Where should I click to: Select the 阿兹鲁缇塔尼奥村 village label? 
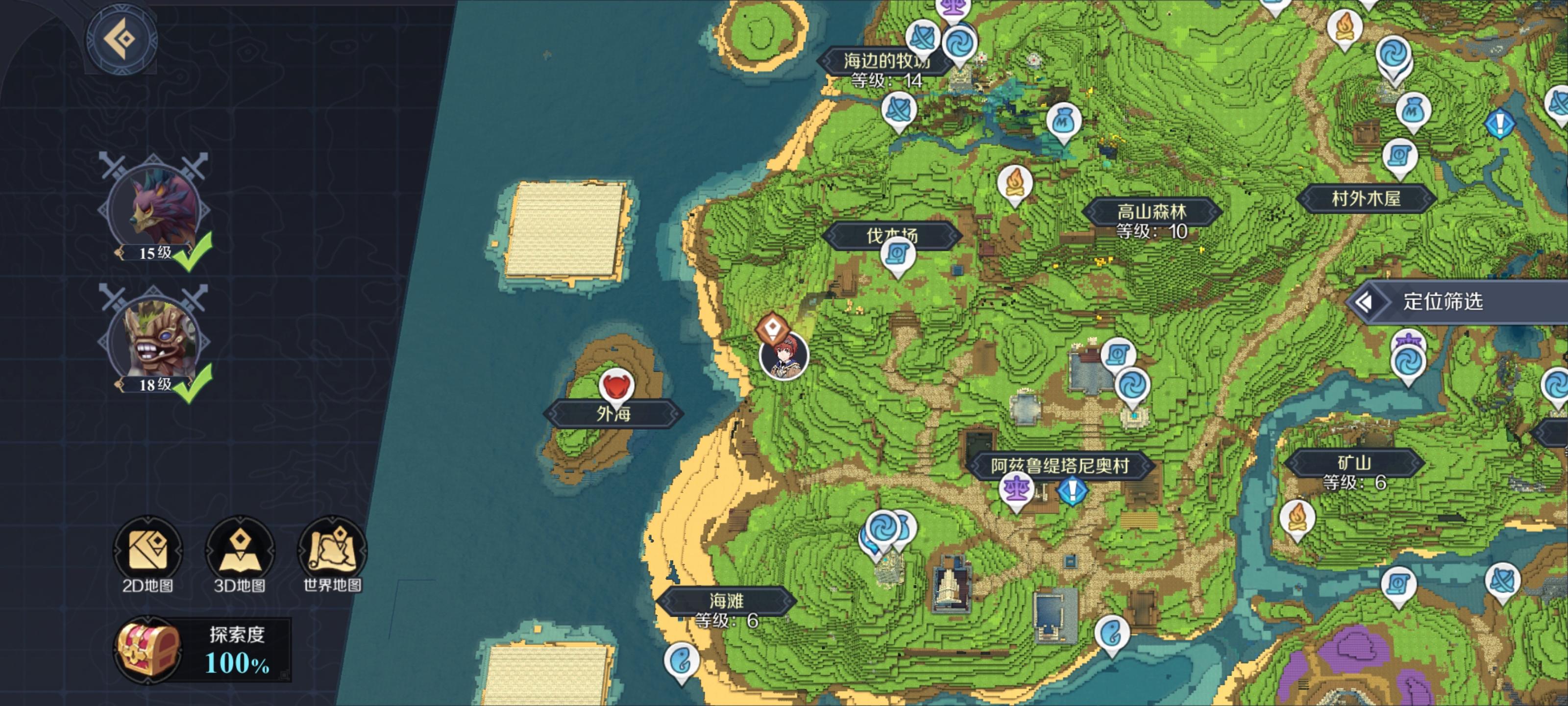(1060, 466)
